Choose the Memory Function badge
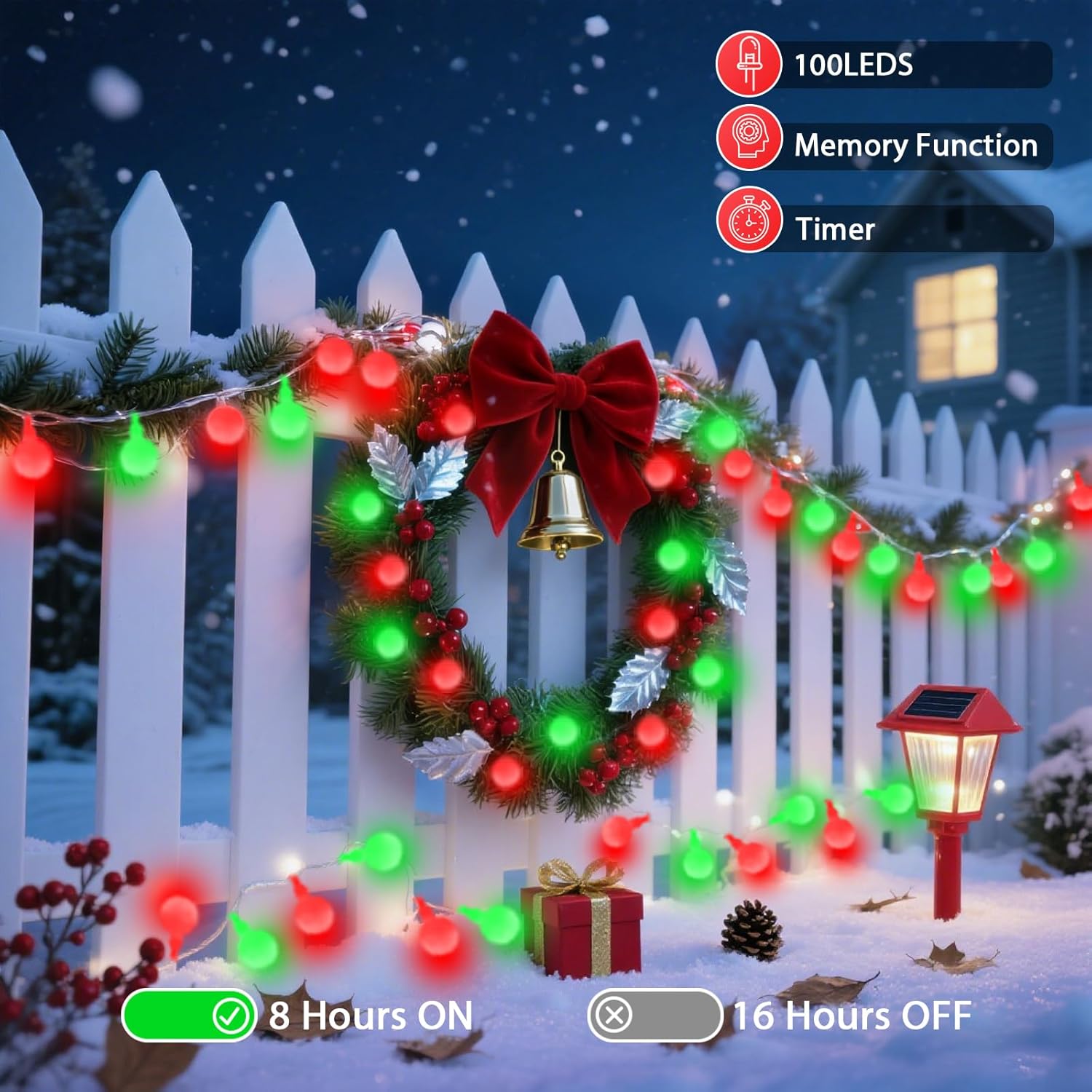This screenshot has width=1092, height=1092. coord(883,146)
